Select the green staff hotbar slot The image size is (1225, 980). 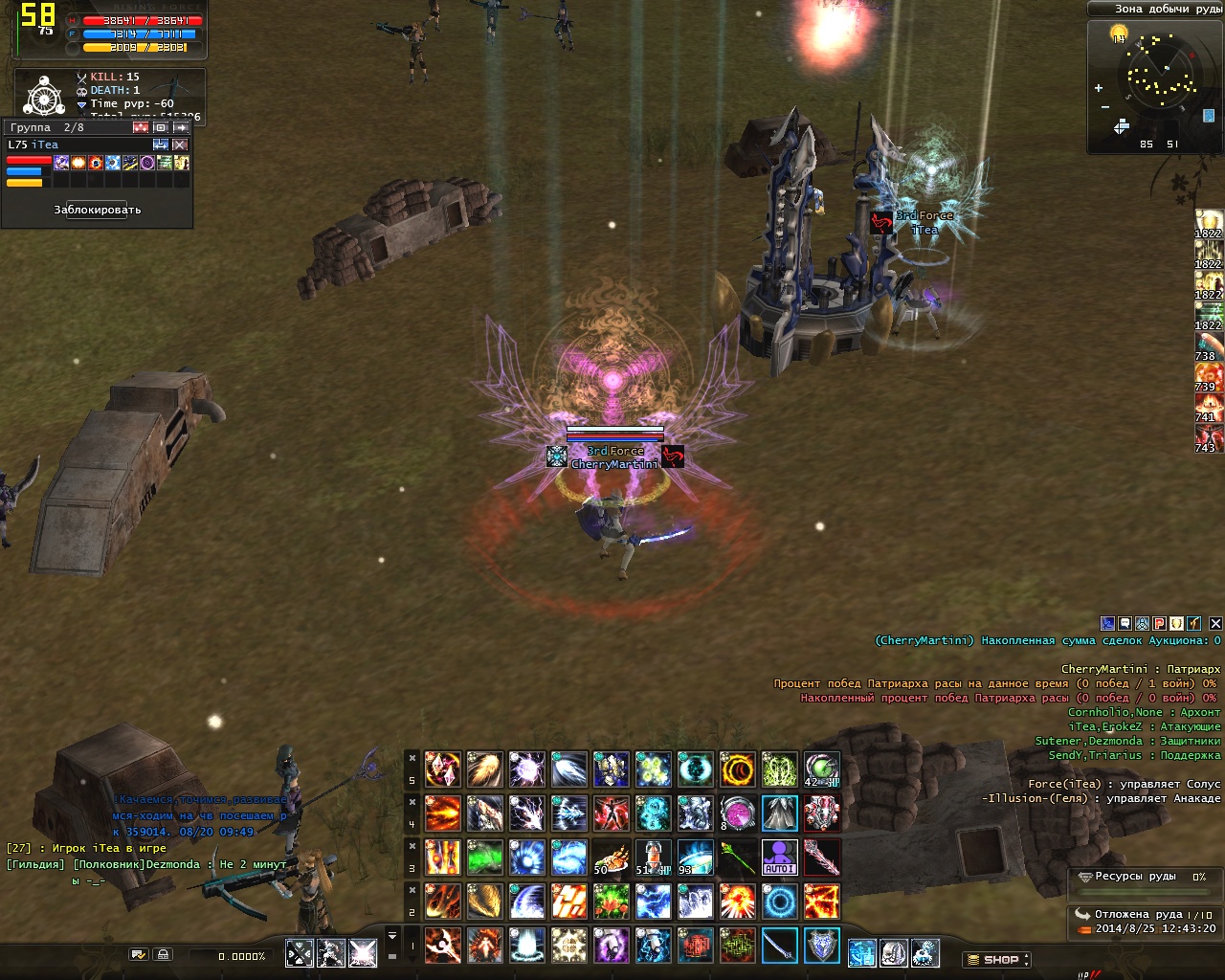coord(737,857)
